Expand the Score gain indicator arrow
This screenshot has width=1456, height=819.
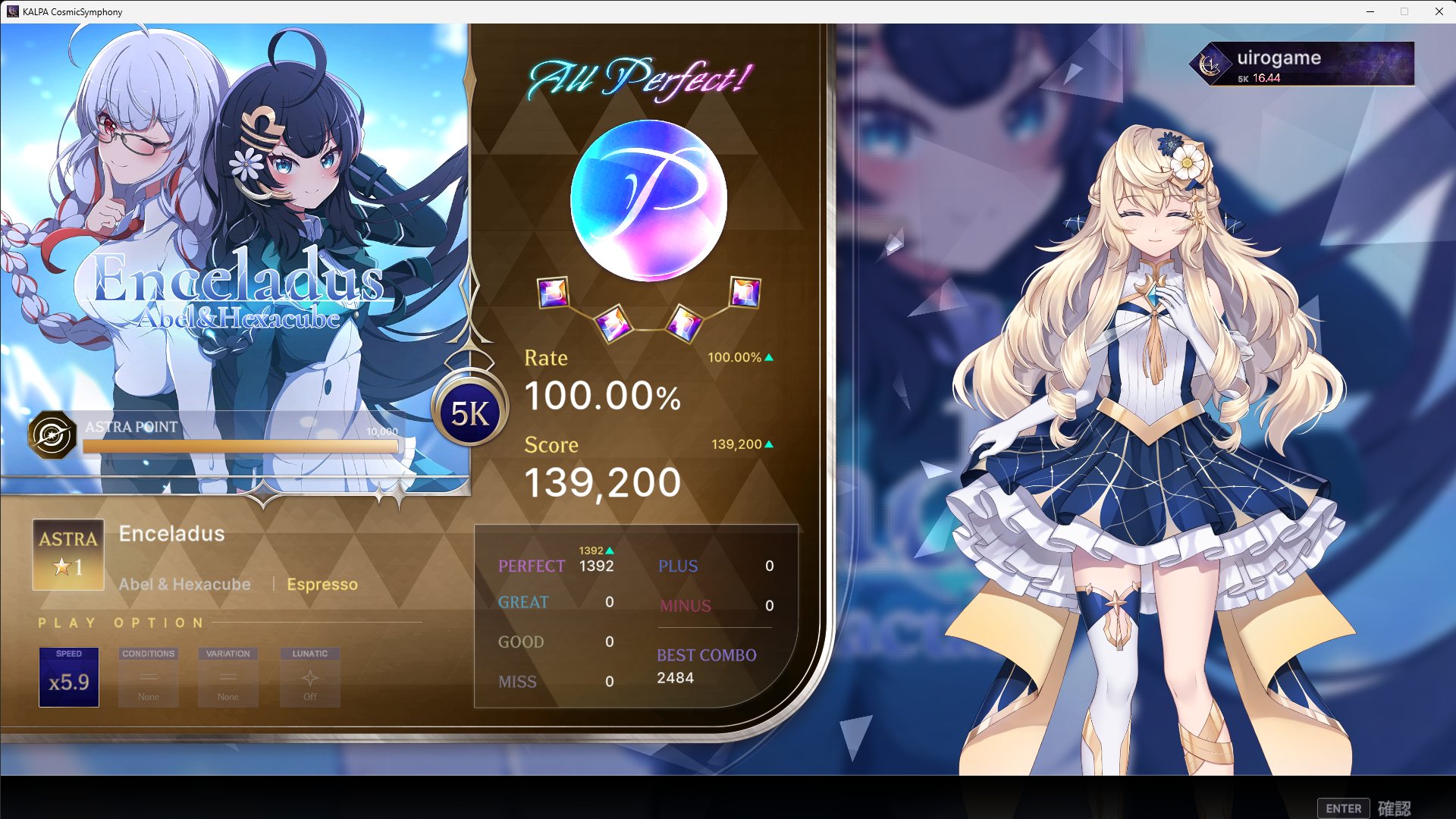pos(767,444)
